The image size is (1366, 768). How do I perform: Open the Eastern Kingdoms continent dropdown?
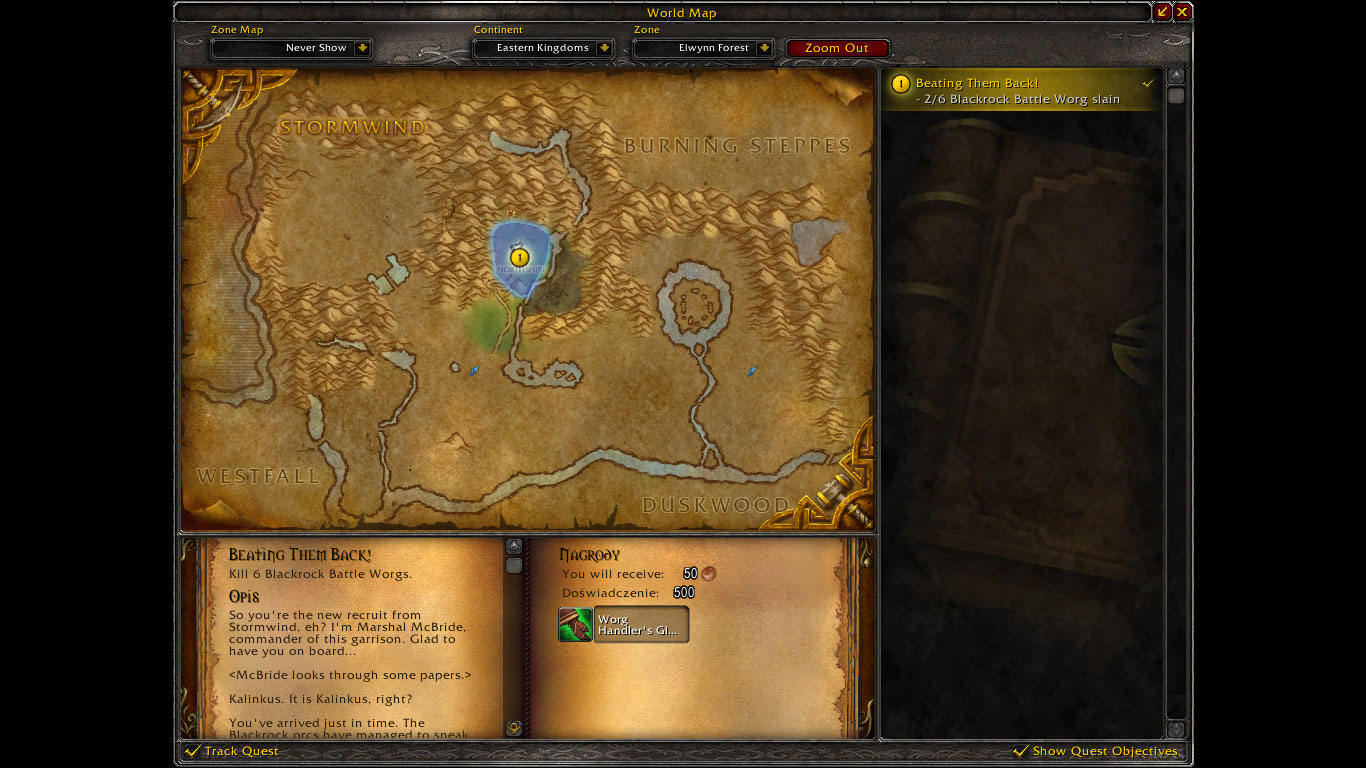tap(542, 47)
